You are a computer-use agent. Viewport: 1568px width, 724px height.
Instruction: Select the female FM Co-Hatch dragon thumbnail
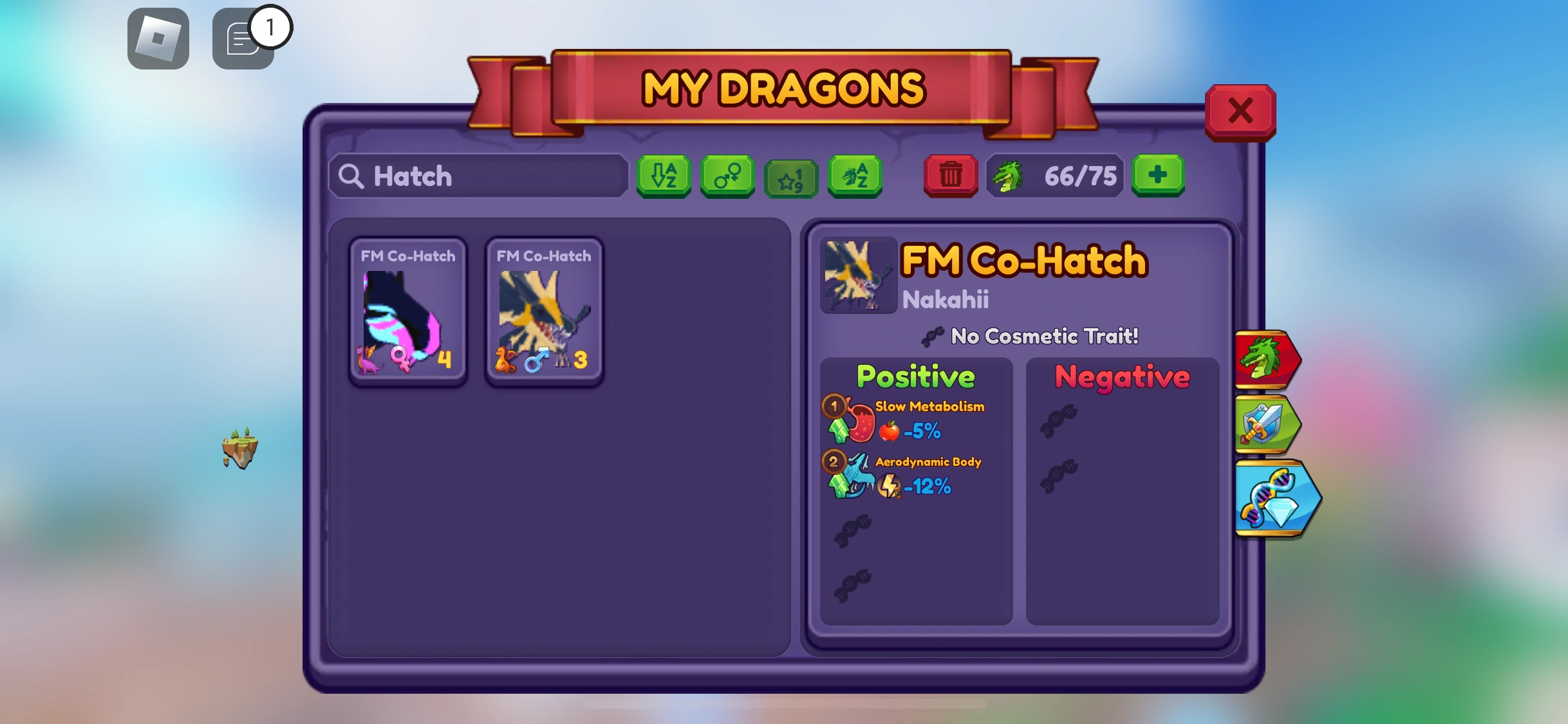point(407,311)
